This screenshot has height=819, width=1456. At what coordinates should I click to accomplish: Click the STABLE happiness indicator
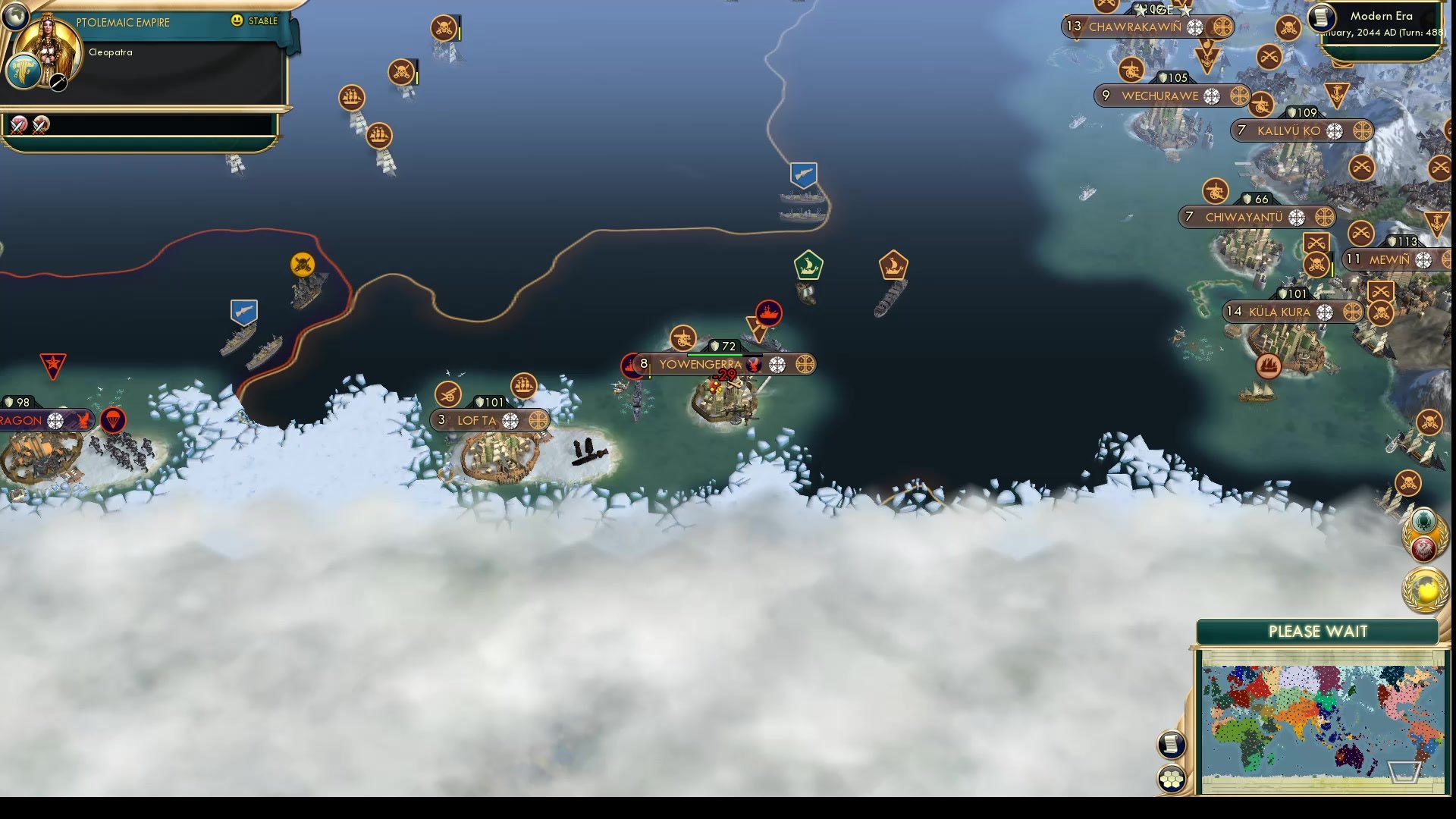(x=255, y=22)
